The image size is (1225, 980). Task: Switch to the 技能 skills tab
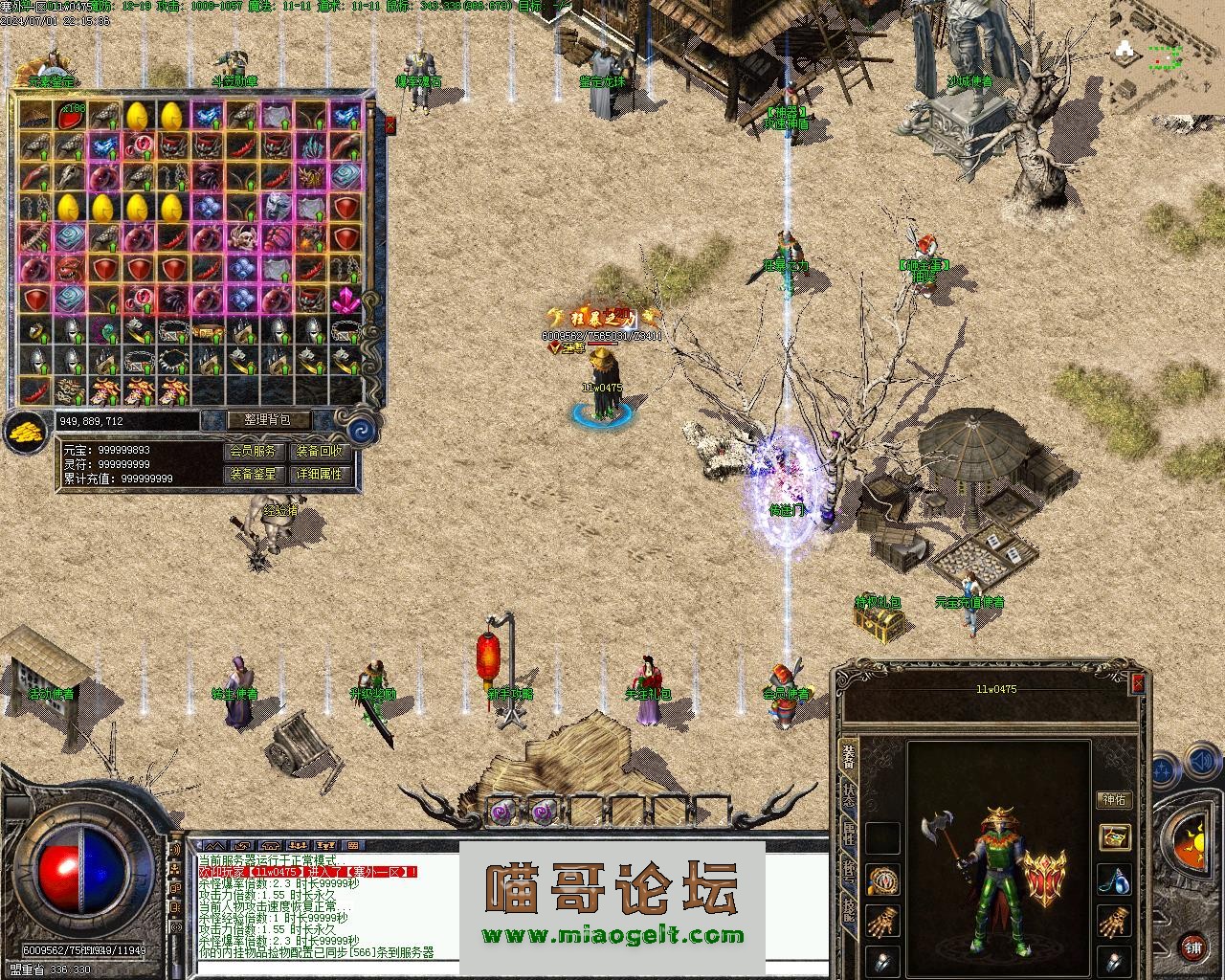[x=850, y=909]
